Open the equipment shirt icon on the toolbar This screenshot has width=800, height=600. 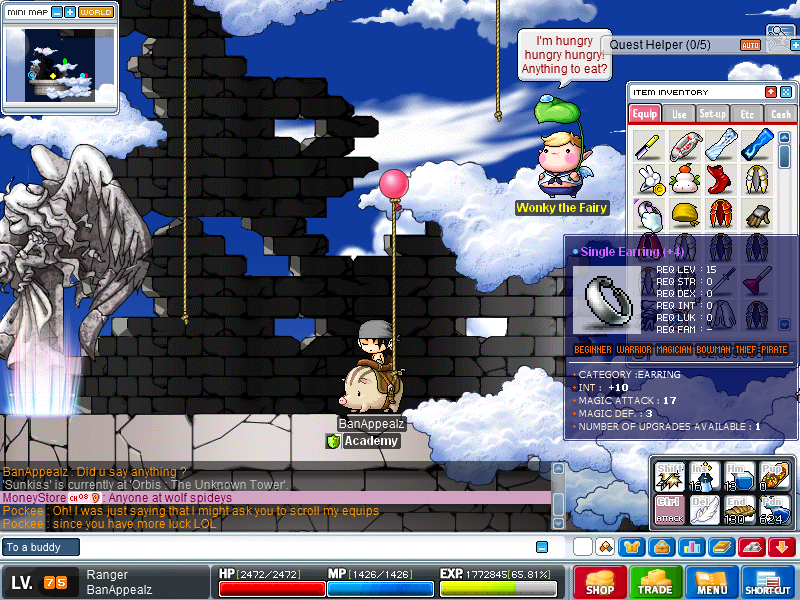coord(632,547)
